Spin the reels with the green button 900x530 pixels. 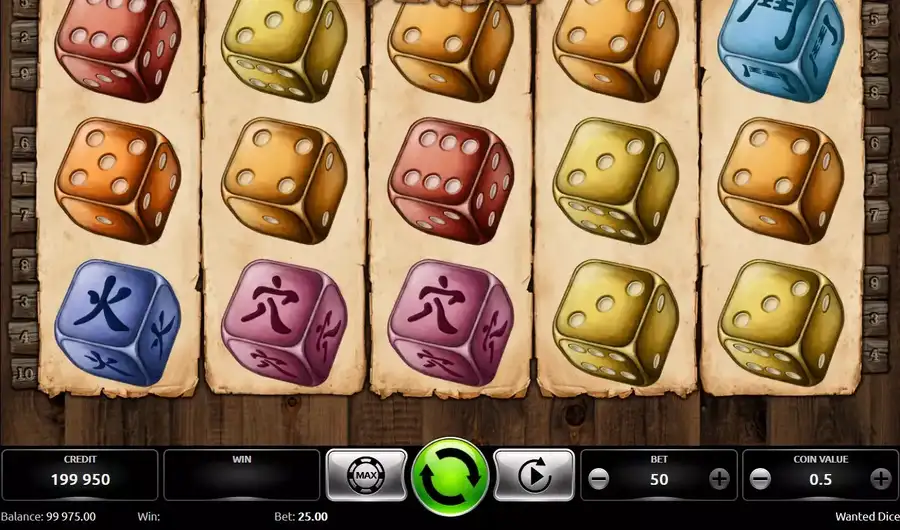pos(450,477)
